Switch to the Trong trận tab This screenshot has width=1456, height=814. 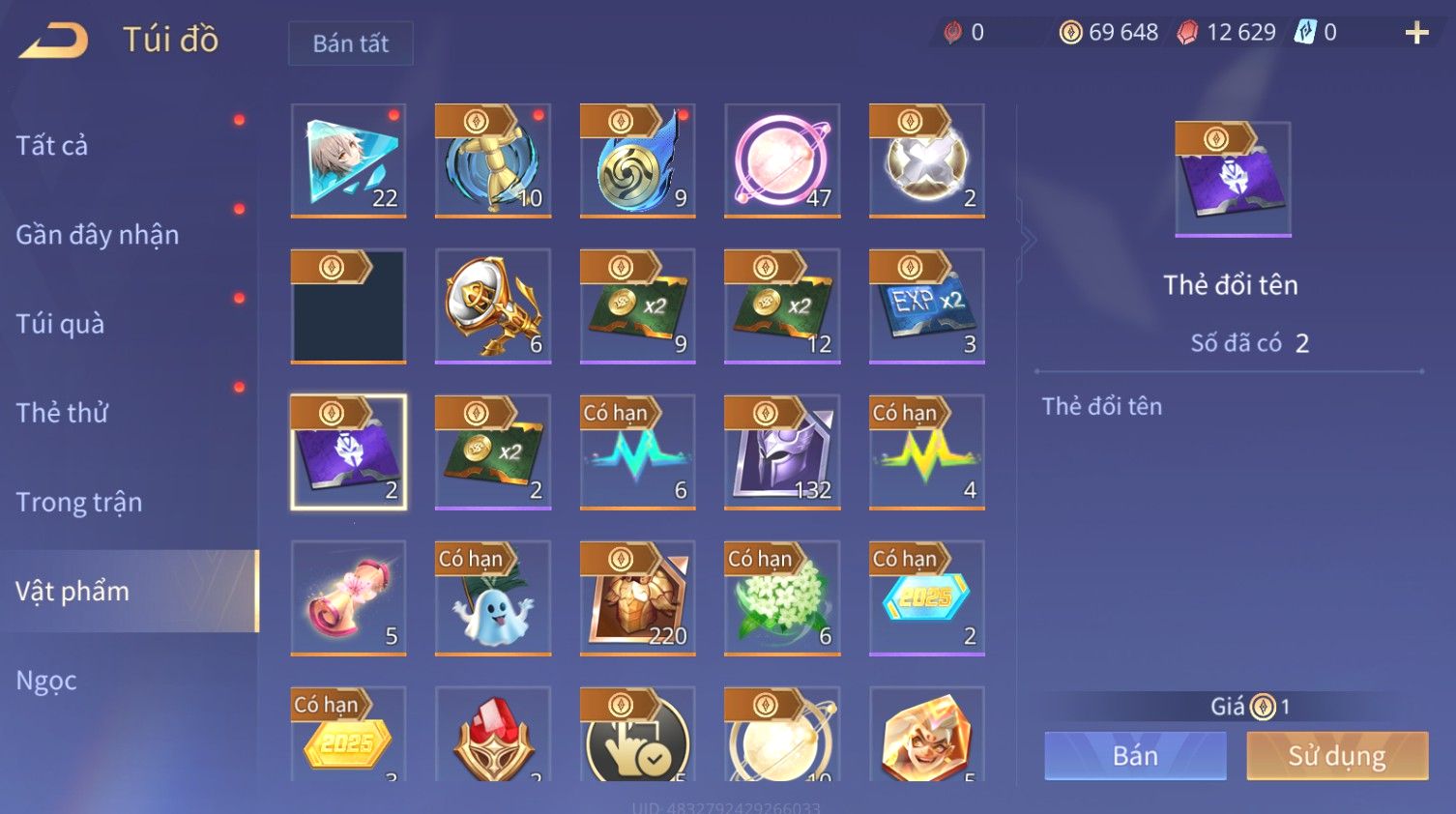pyautogui.click(x=79, y=502)
